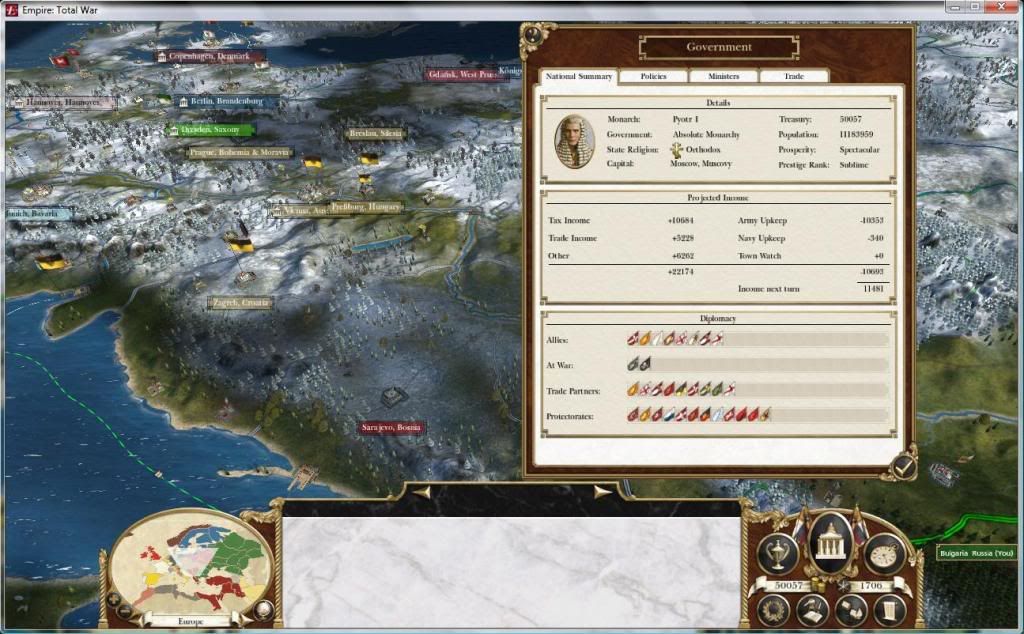Switch to the Policies tab

click(x=654, y=77)
